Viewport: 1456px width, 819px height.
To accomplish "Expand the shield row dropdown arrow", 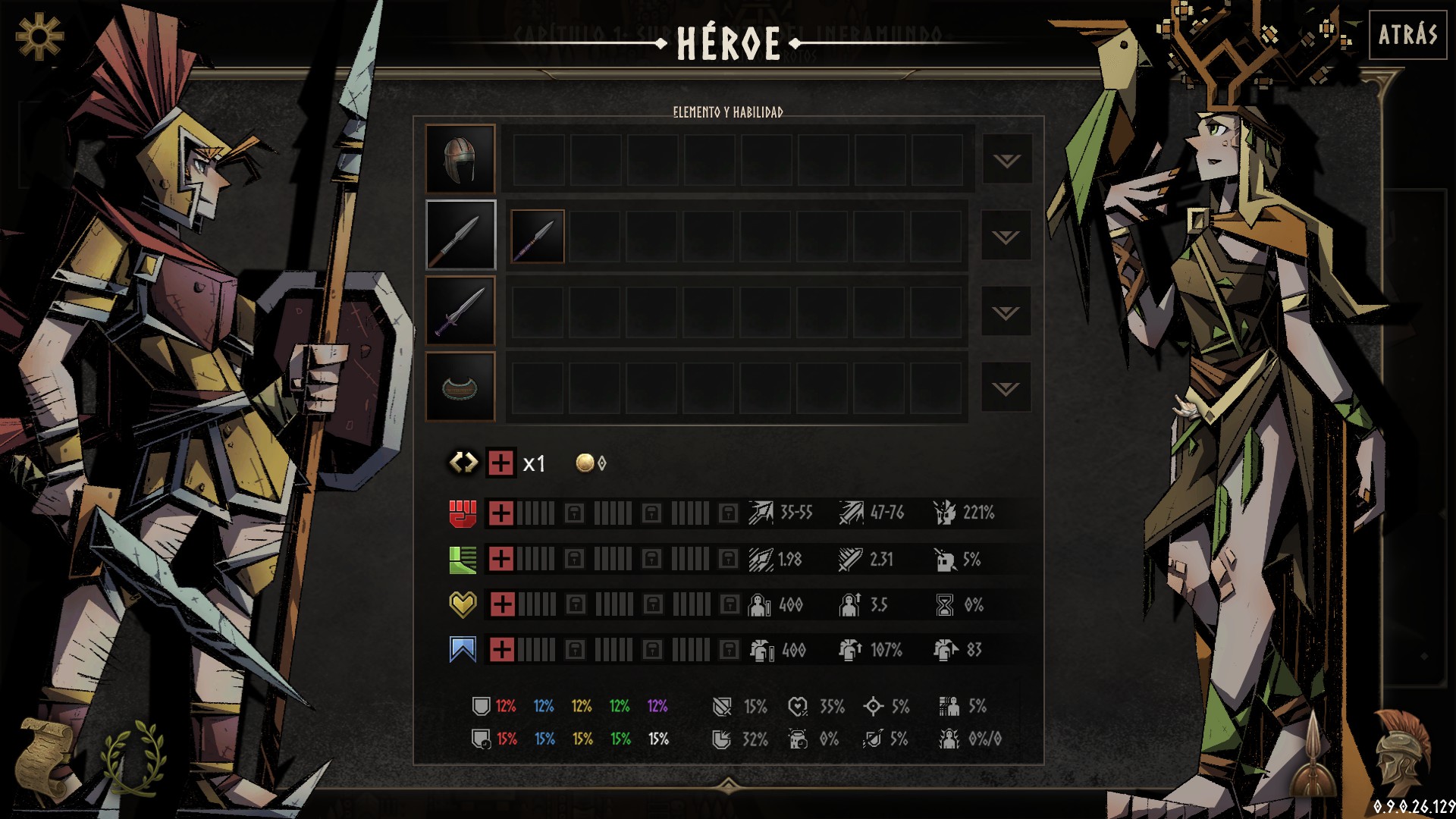I will [x=1006, y=388].
